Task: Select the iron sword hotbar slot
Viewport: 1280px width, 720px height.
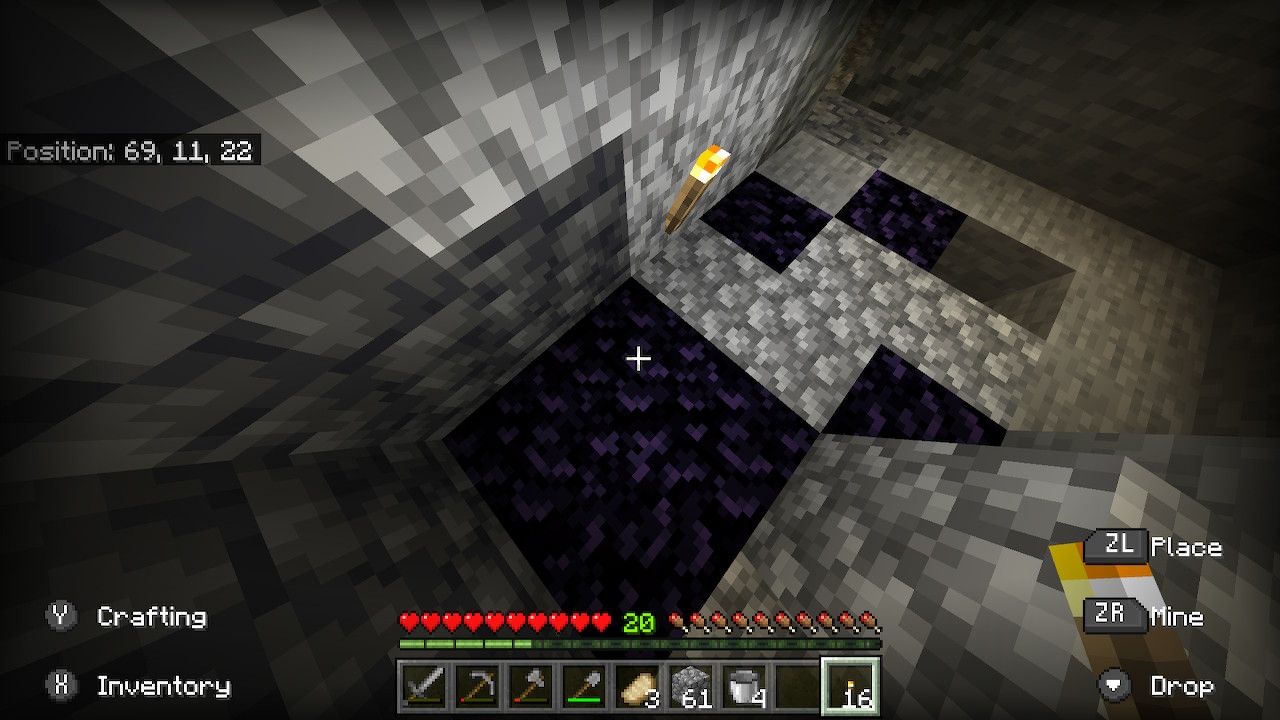Action: coord(423,687)
